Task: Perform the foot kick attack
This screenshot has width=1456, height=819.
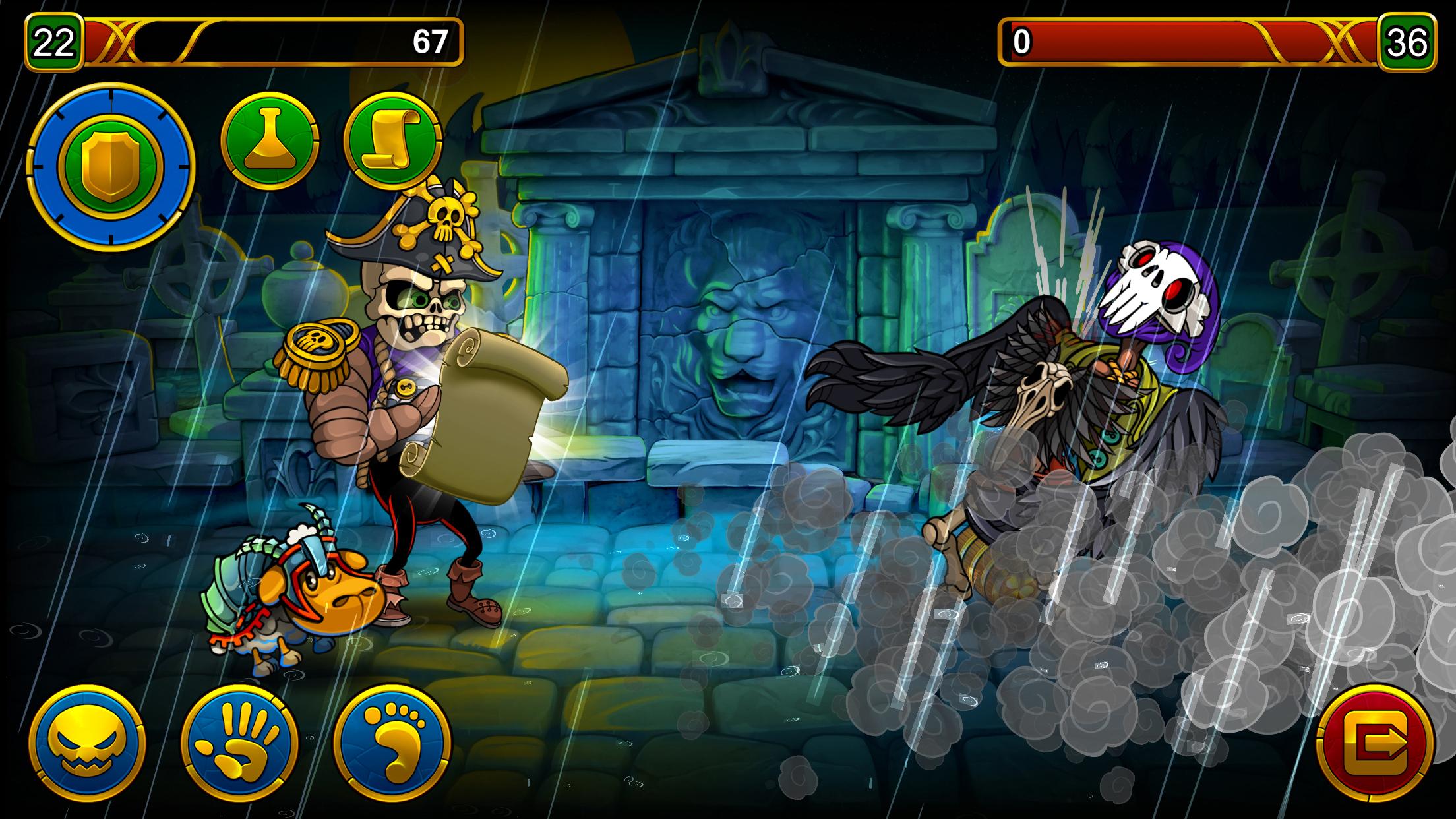Action: pos(392,743)
